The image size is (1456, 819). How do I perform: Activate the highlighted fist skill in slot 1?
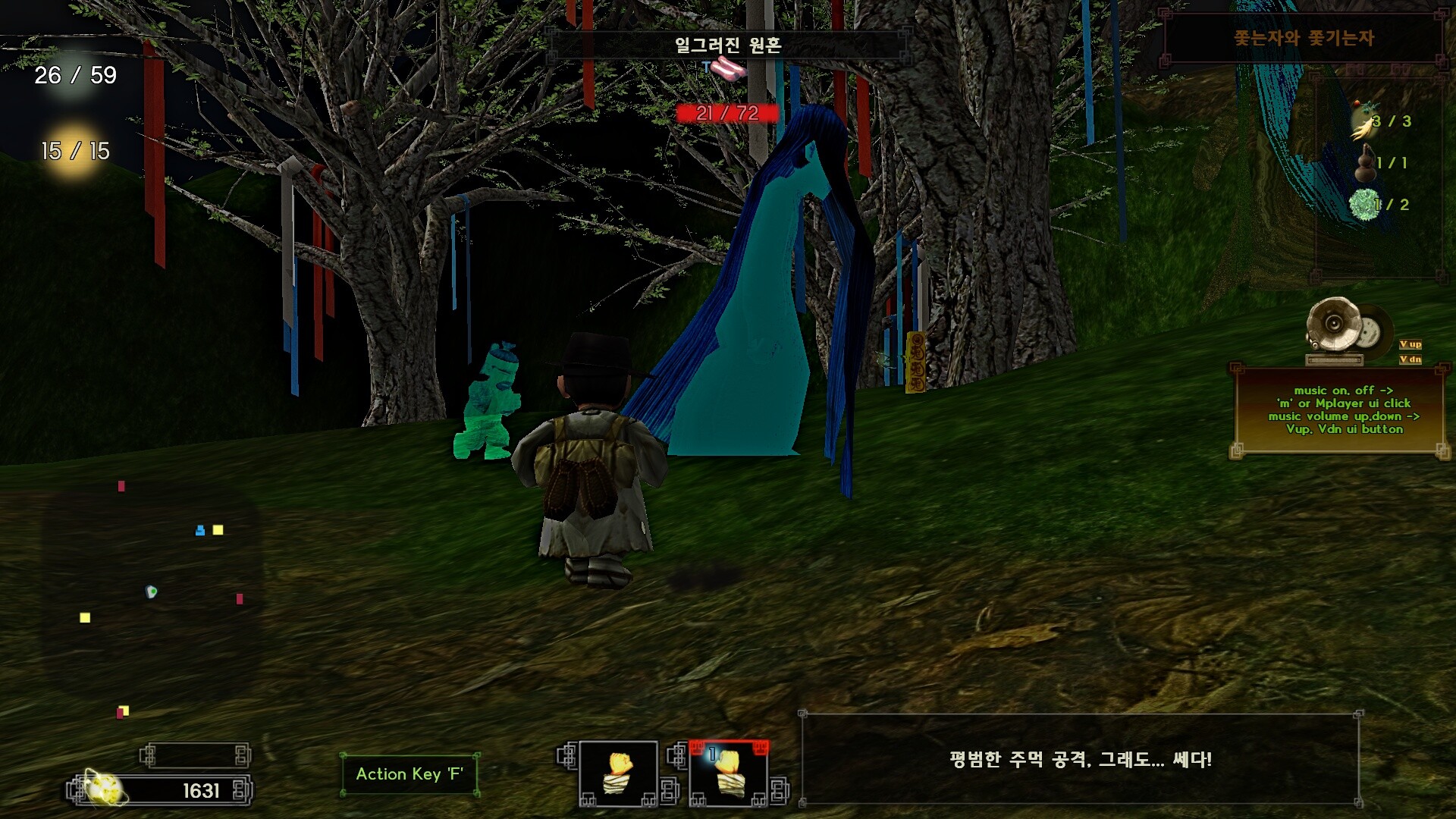[x=728, y=773]
